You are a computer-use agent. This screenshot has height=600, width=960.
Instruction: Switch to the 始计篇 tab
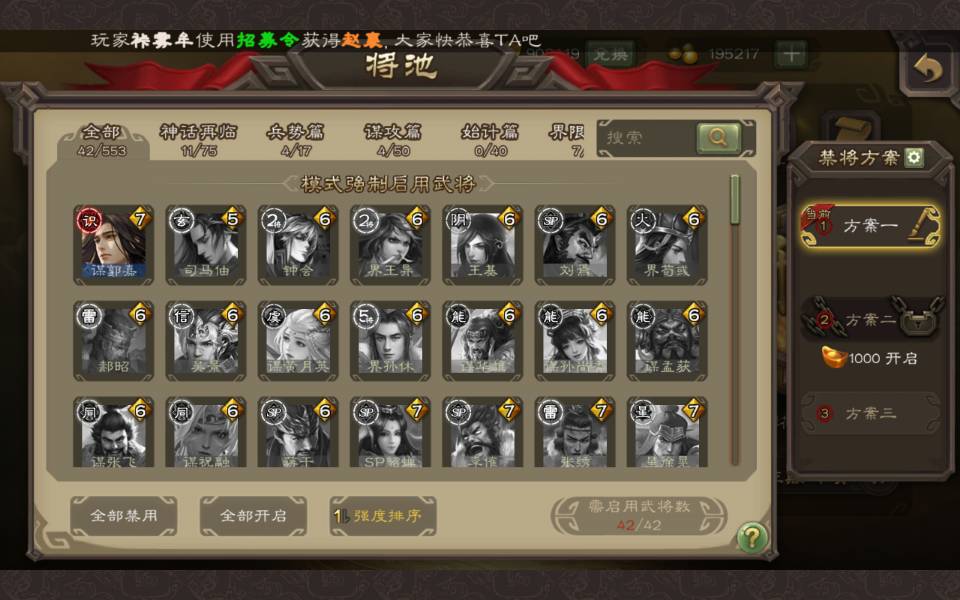click(490, 139)
